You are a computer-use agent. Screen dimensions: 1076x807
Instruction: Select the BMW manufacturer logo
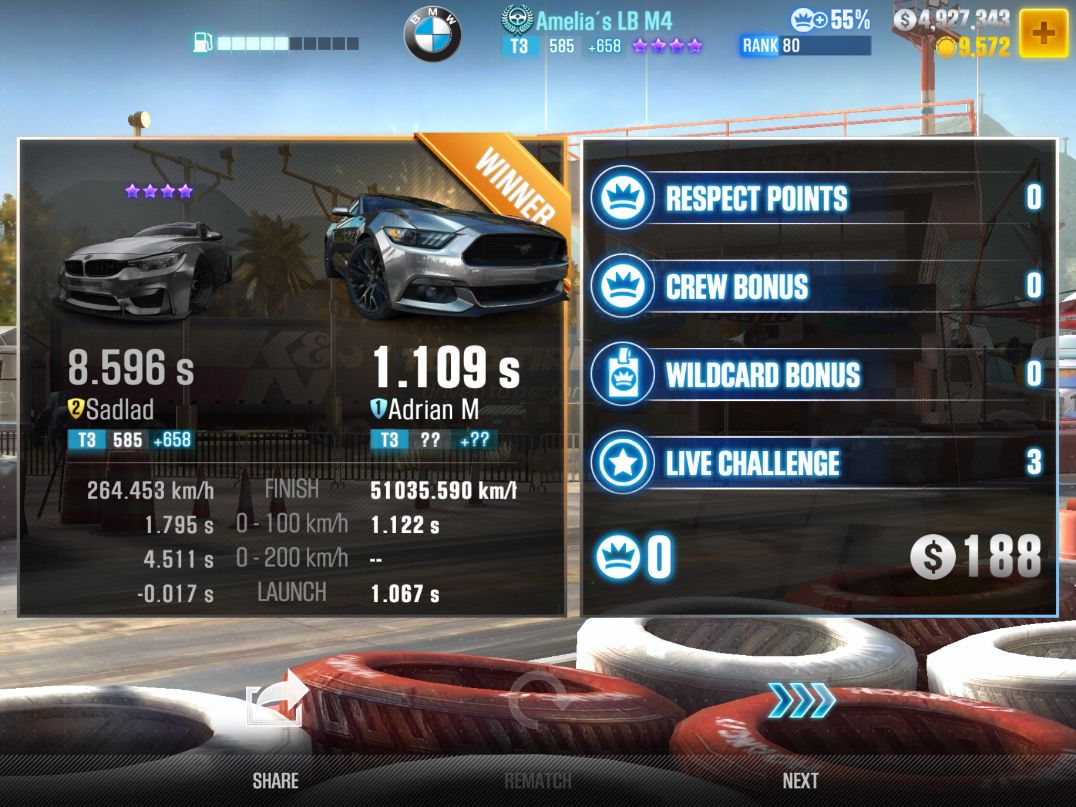432,35
